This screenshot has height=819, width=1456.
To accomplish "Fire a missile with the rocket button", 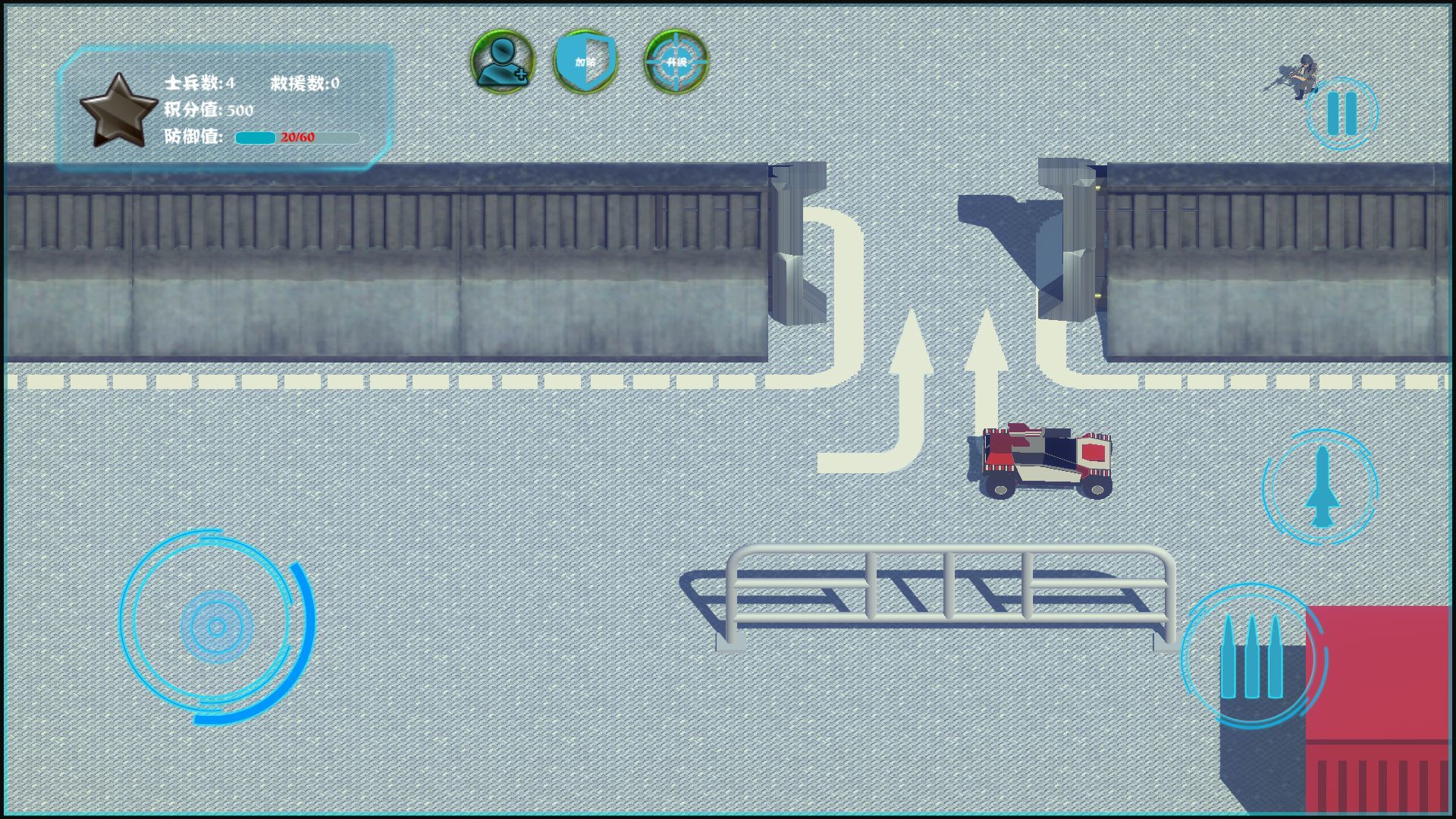I will point(1321,487).
